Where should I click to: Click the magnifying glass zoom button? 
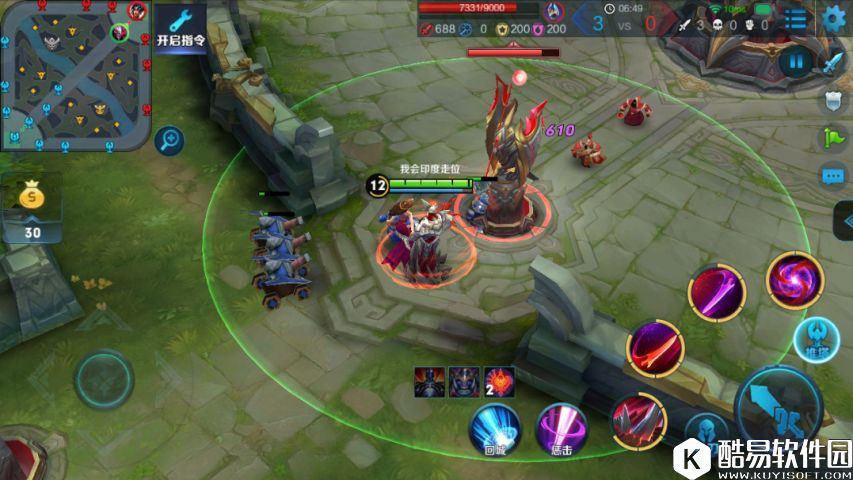pos(169,139)
